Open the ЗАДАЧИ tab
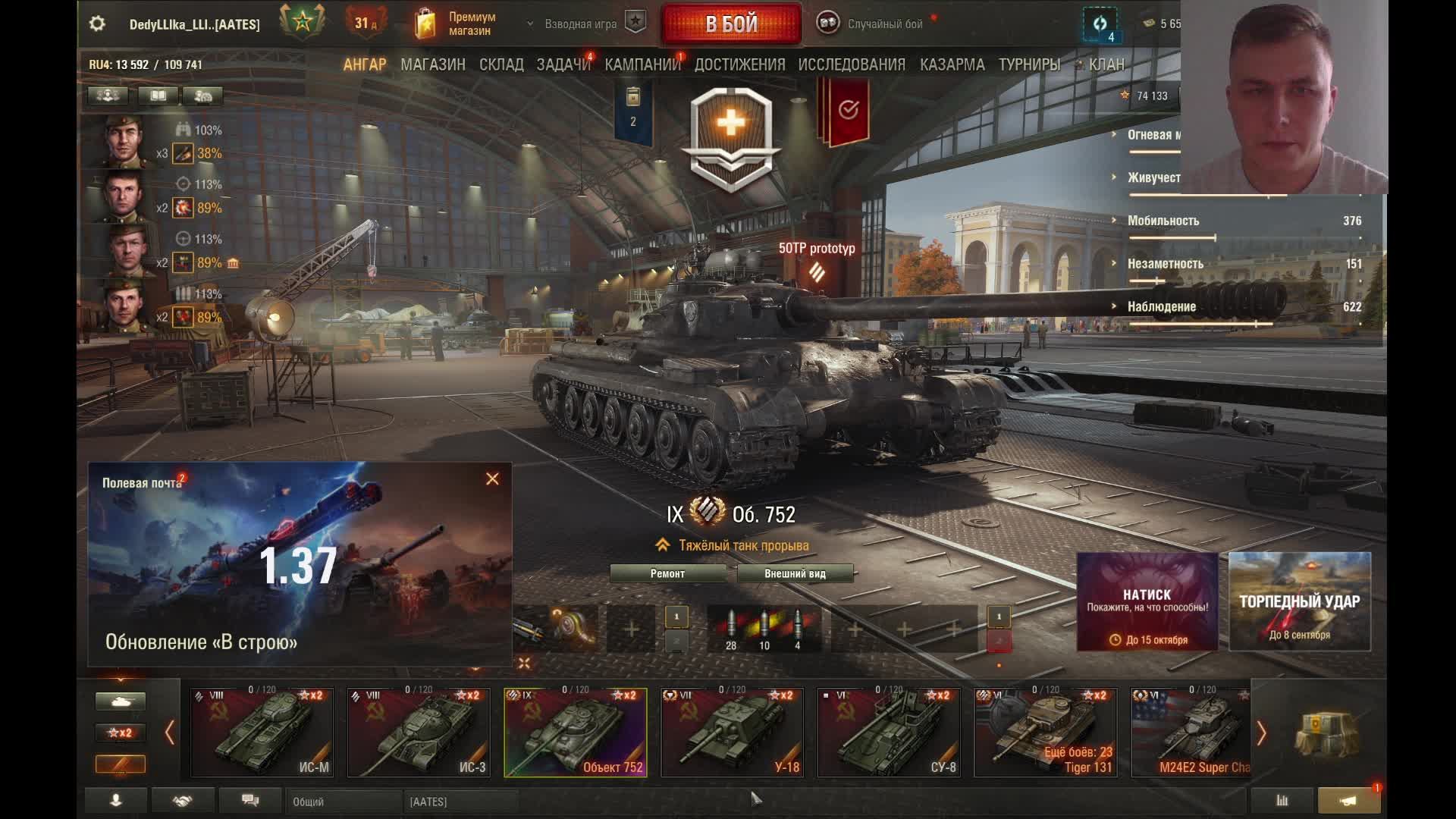1456x819 pixels. tap(563, 65)
